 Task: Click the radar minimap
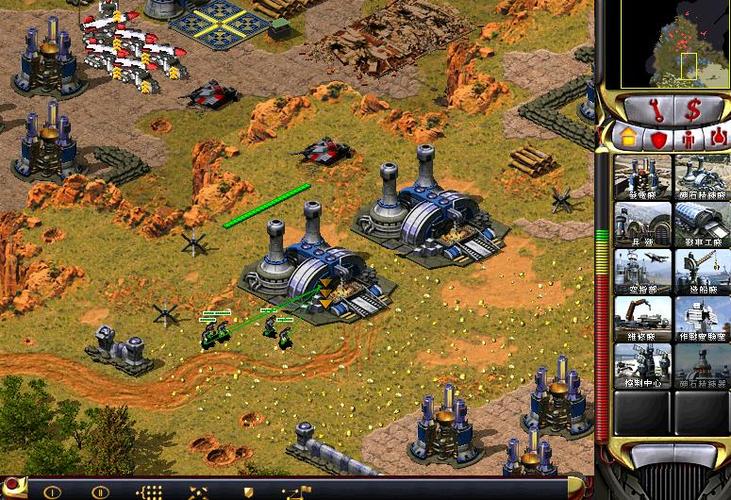pos(664,43)
